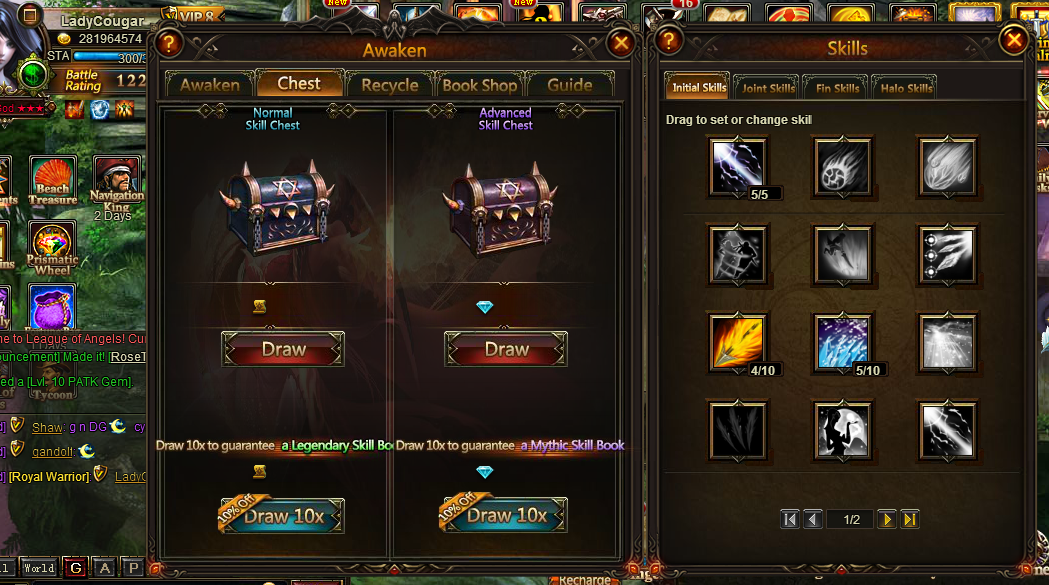Screen dimensions: 1049x585
Task: Open the Prismatic Wheel event
Action: (53, 248)
